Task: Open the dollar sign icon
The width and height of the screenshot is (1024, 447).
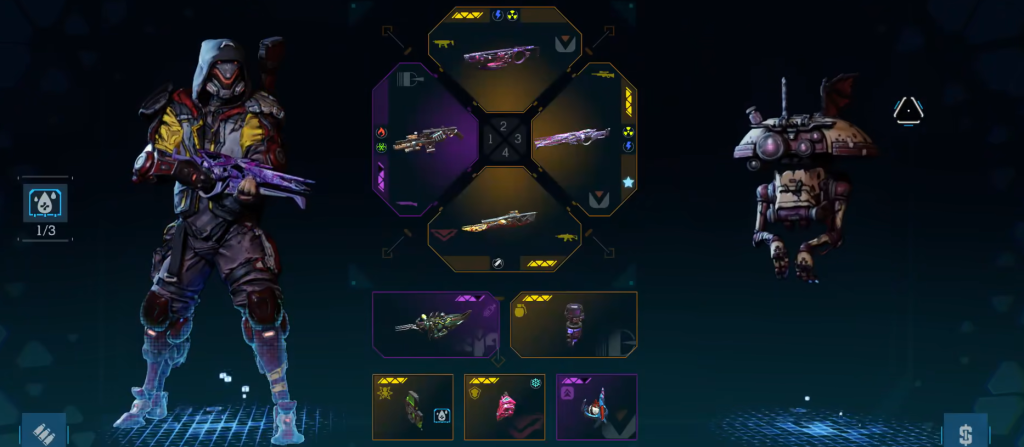Action: click(x=965, y=431)
